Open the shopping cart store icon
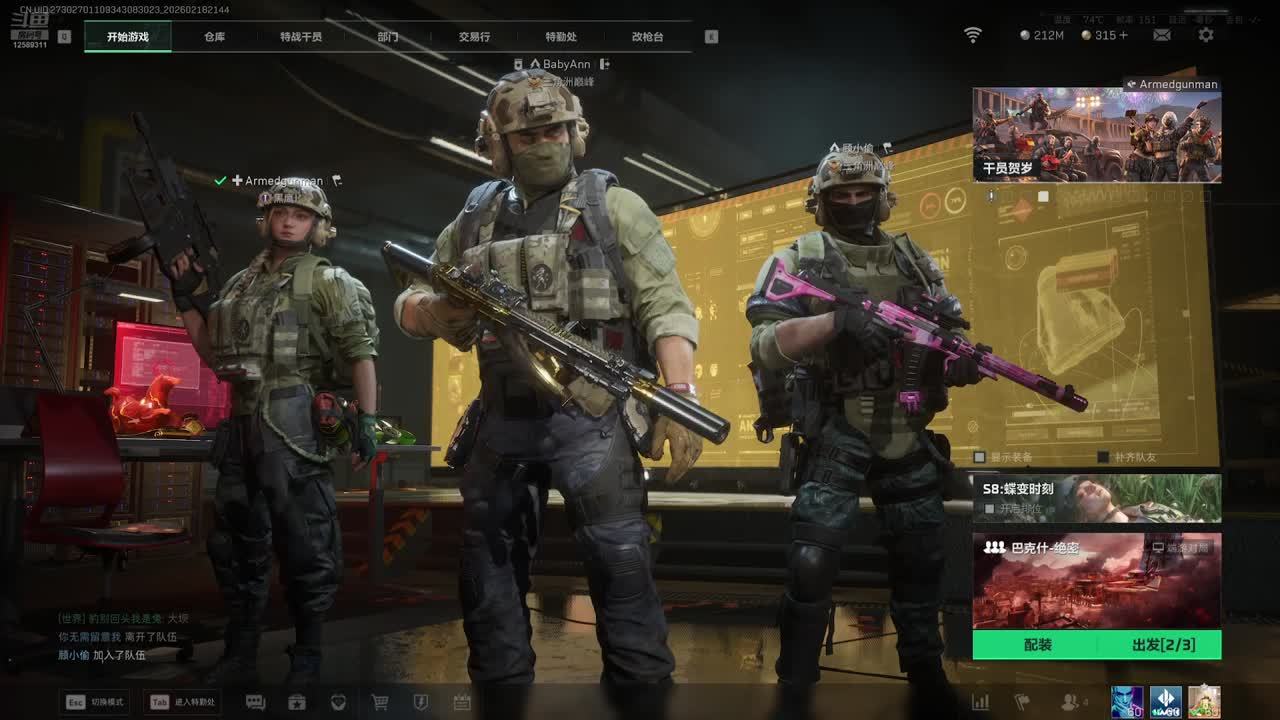Viewport: 1280px width, 720px height. (380, 702)
